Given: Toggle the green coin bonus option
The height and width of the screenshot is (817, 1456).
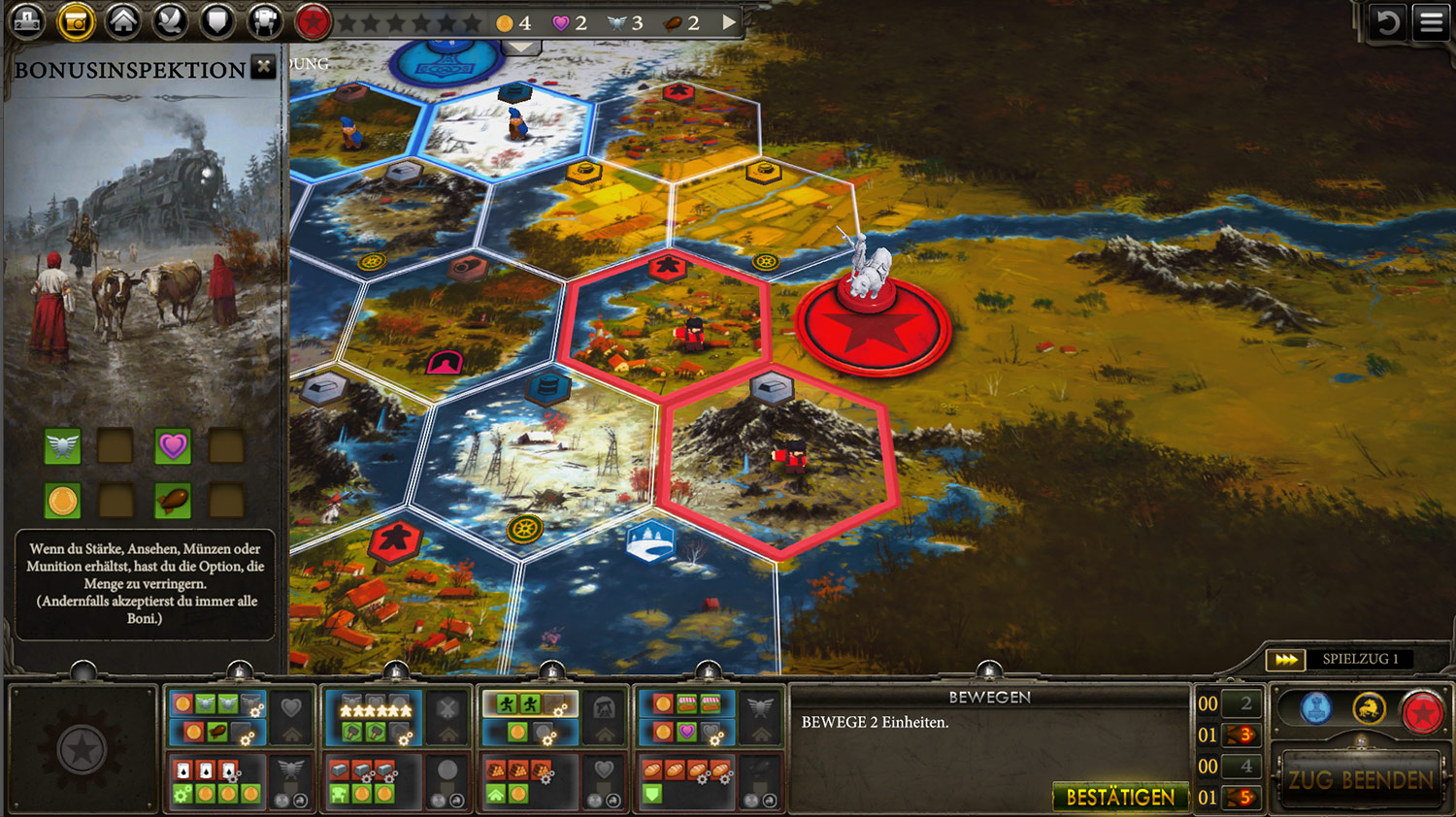Looking at the screenshot, I should [63, 501].
